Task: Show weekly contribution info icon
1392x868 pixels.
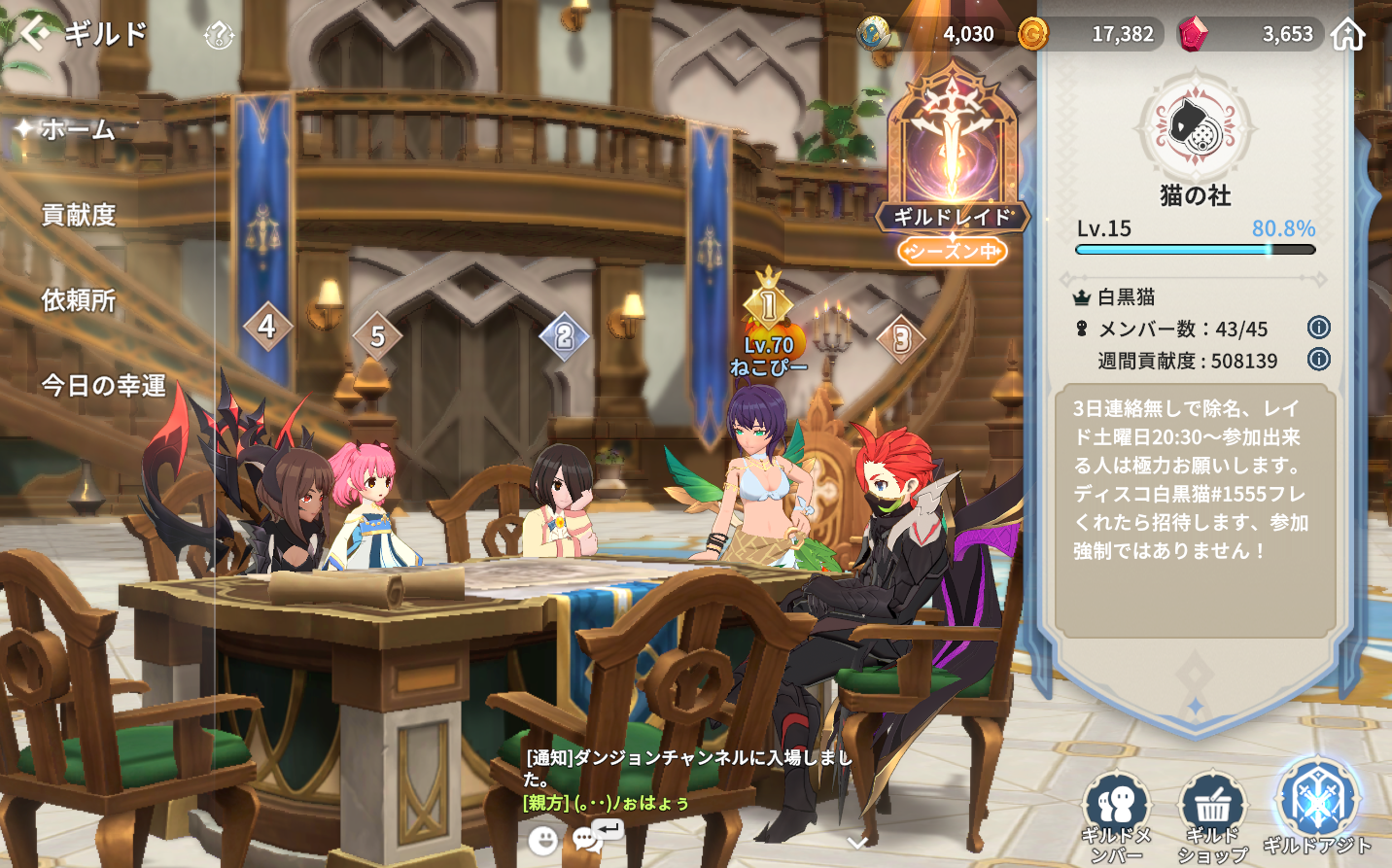Action: [x=1318, y=360]
